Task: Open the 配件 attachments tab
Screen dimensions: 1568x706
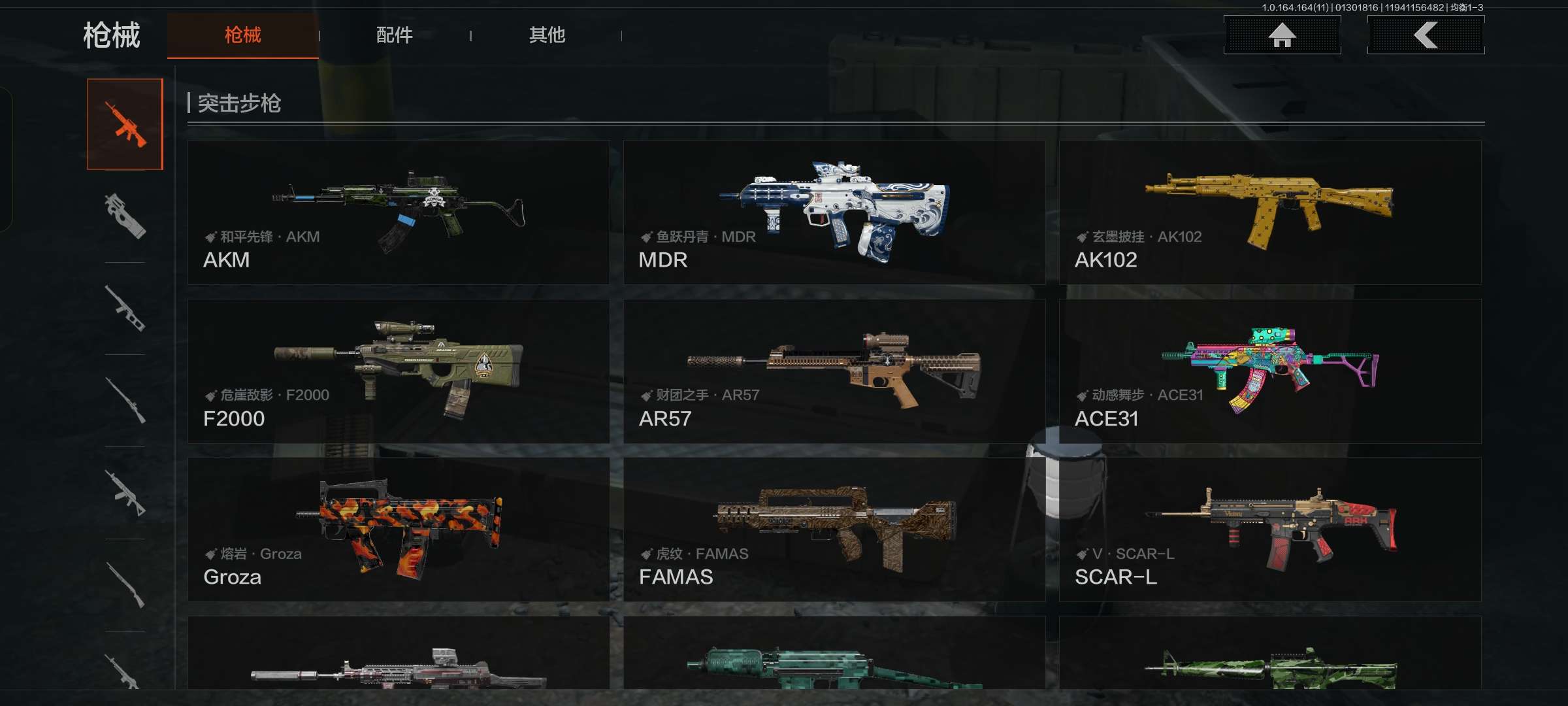Action: (394, 35)
